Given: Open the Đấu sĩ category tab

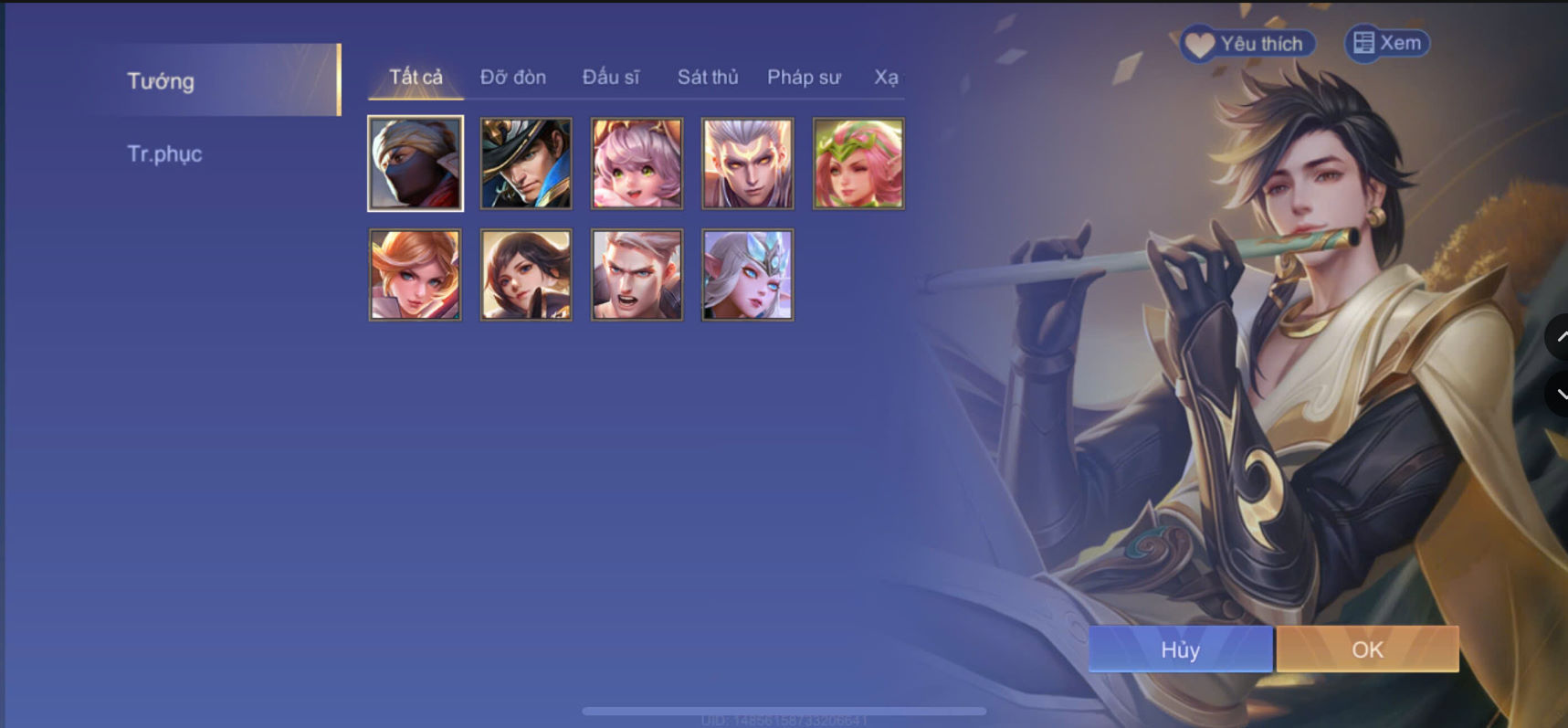Looking at the screenshot, I should pos(613,78).
